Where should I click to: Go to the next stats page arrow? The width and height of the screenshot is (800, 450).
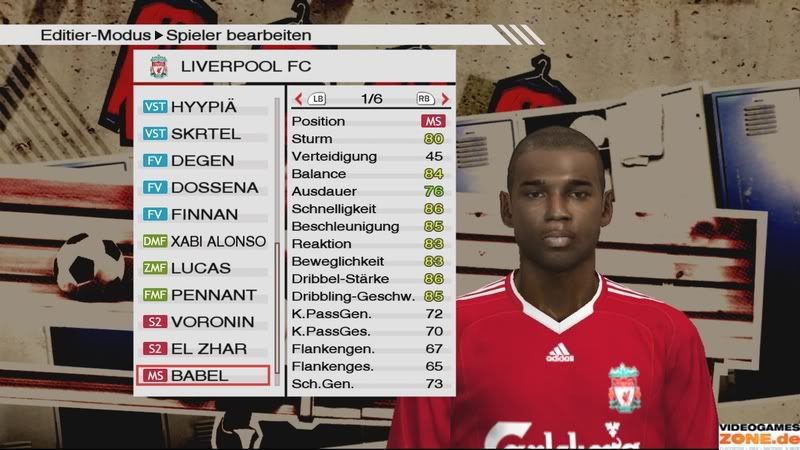coord(444,99)
